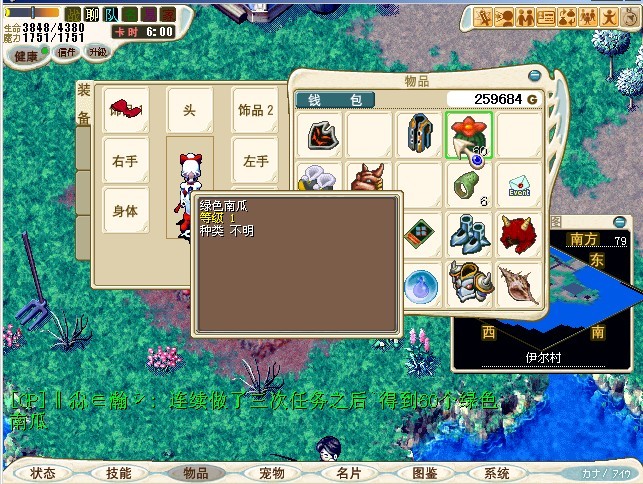Click the 头 head equipment slot

pos(190,110)
